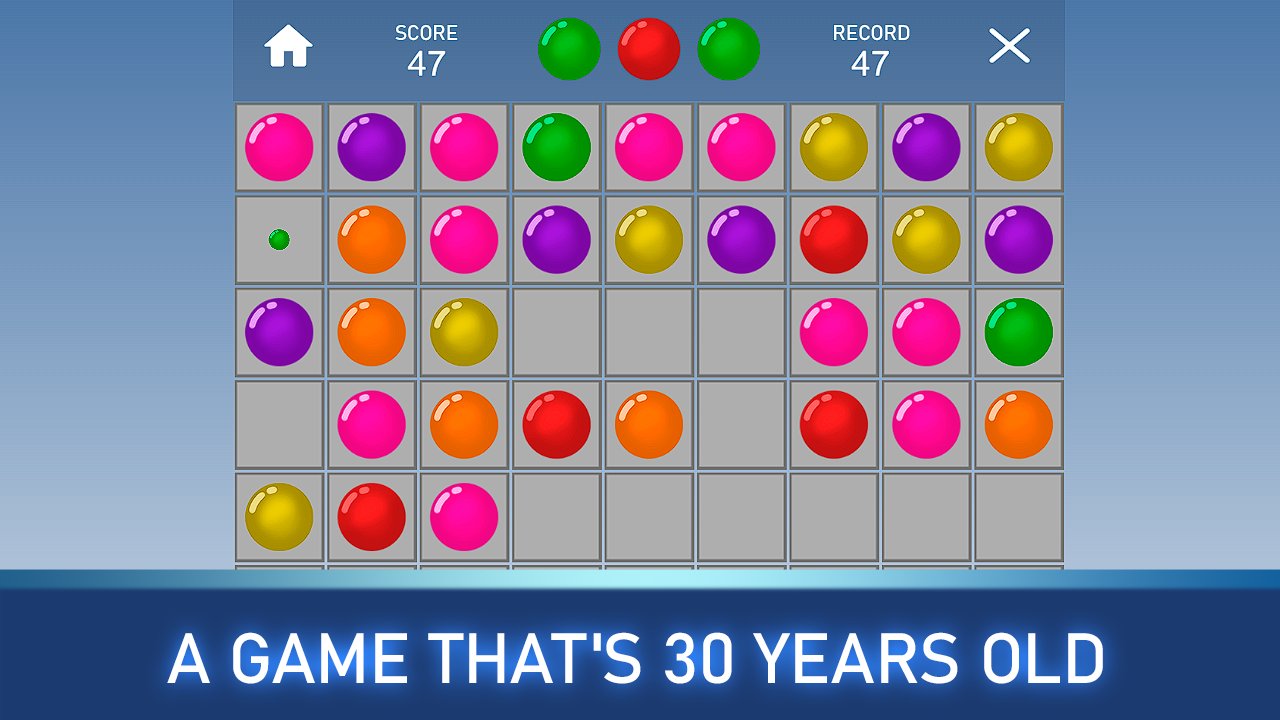Screen dimensions: 1280x720
Task: Select the red ball in the second row
Action: point(833,240)
